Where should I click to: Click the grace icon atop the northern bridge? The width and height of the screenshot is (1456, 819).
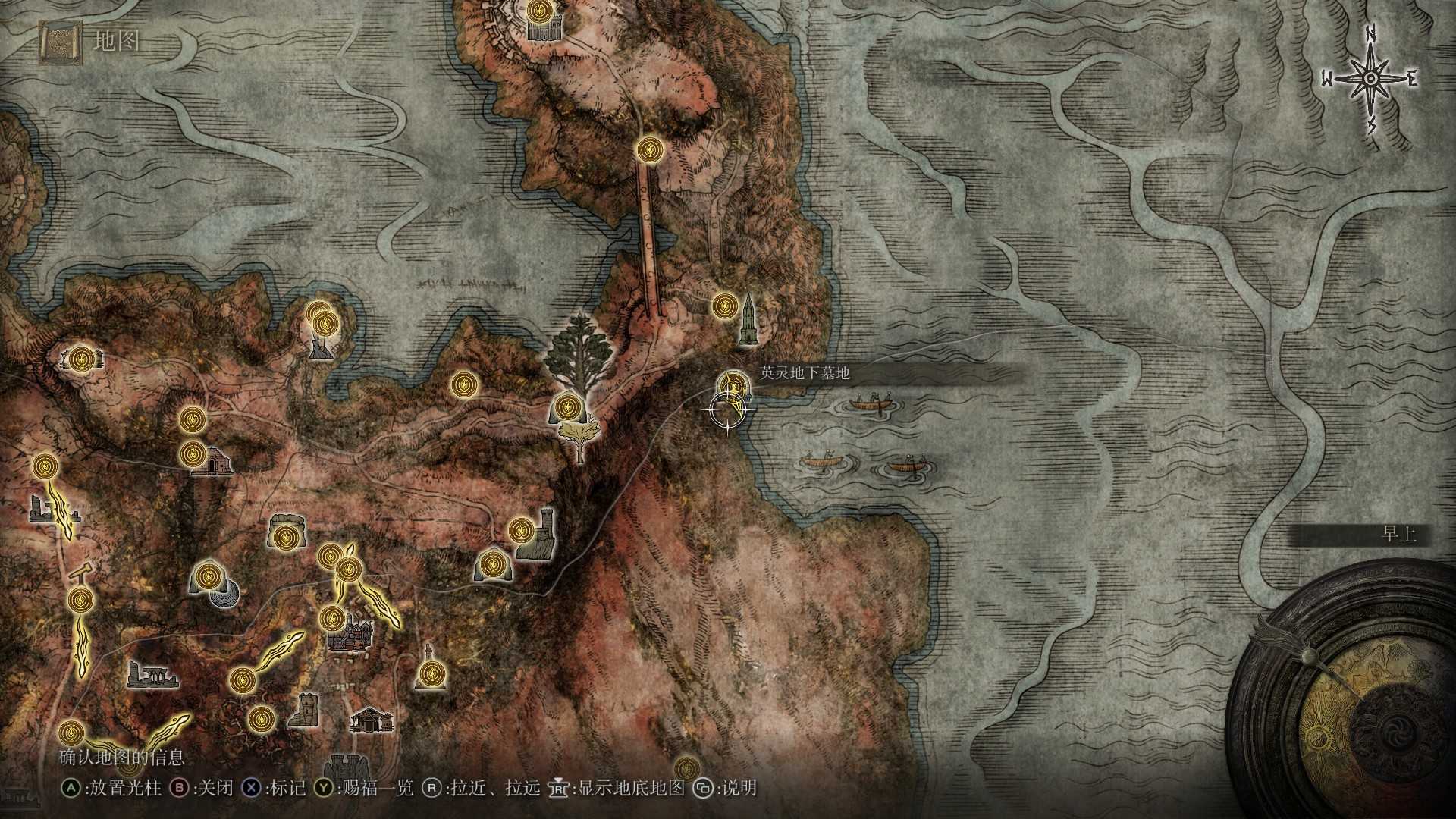coord(649,150)
